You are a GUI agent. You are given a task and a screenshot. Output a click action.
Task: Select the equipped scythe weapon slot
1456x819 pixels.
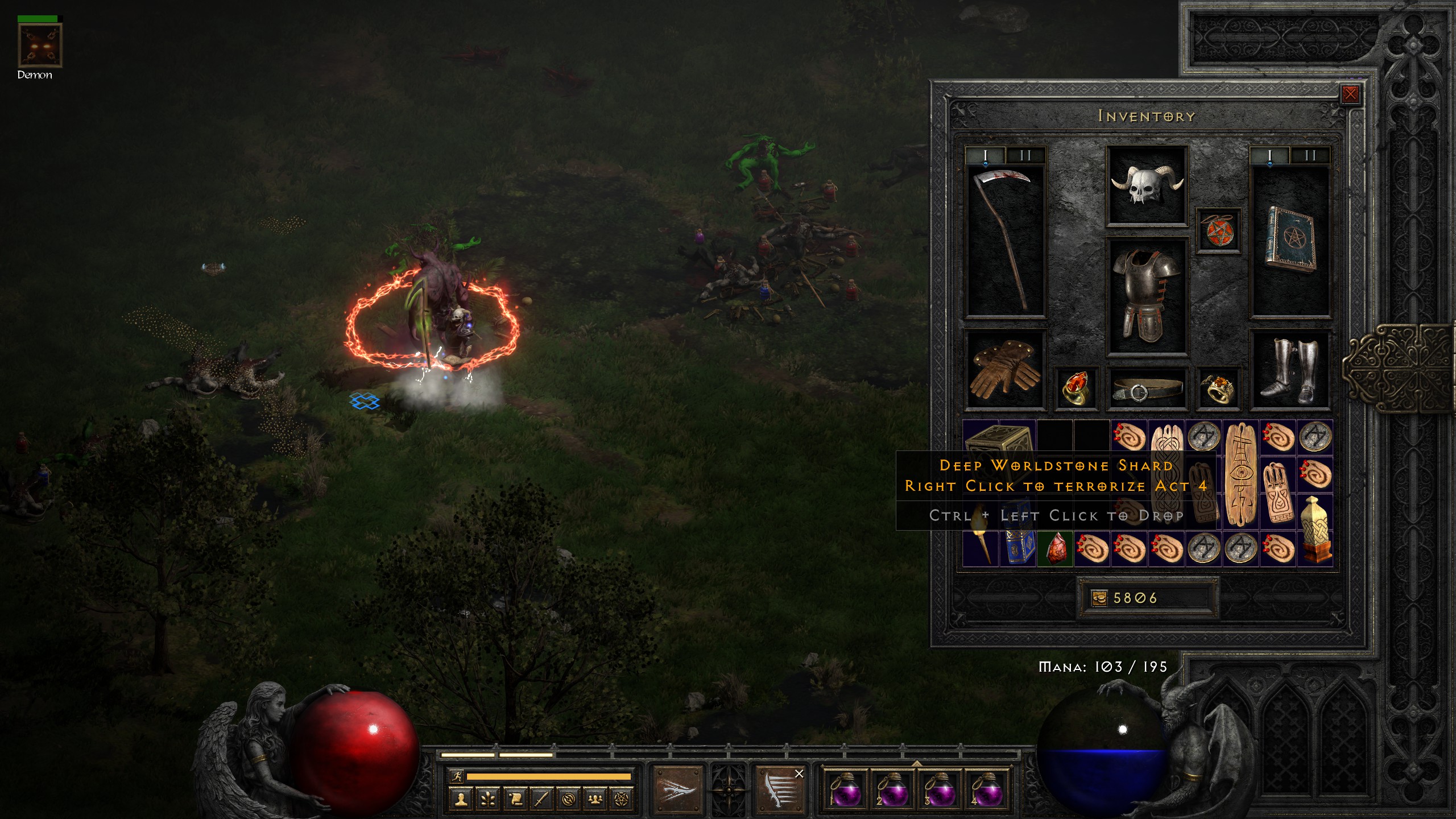(1006, 240)
